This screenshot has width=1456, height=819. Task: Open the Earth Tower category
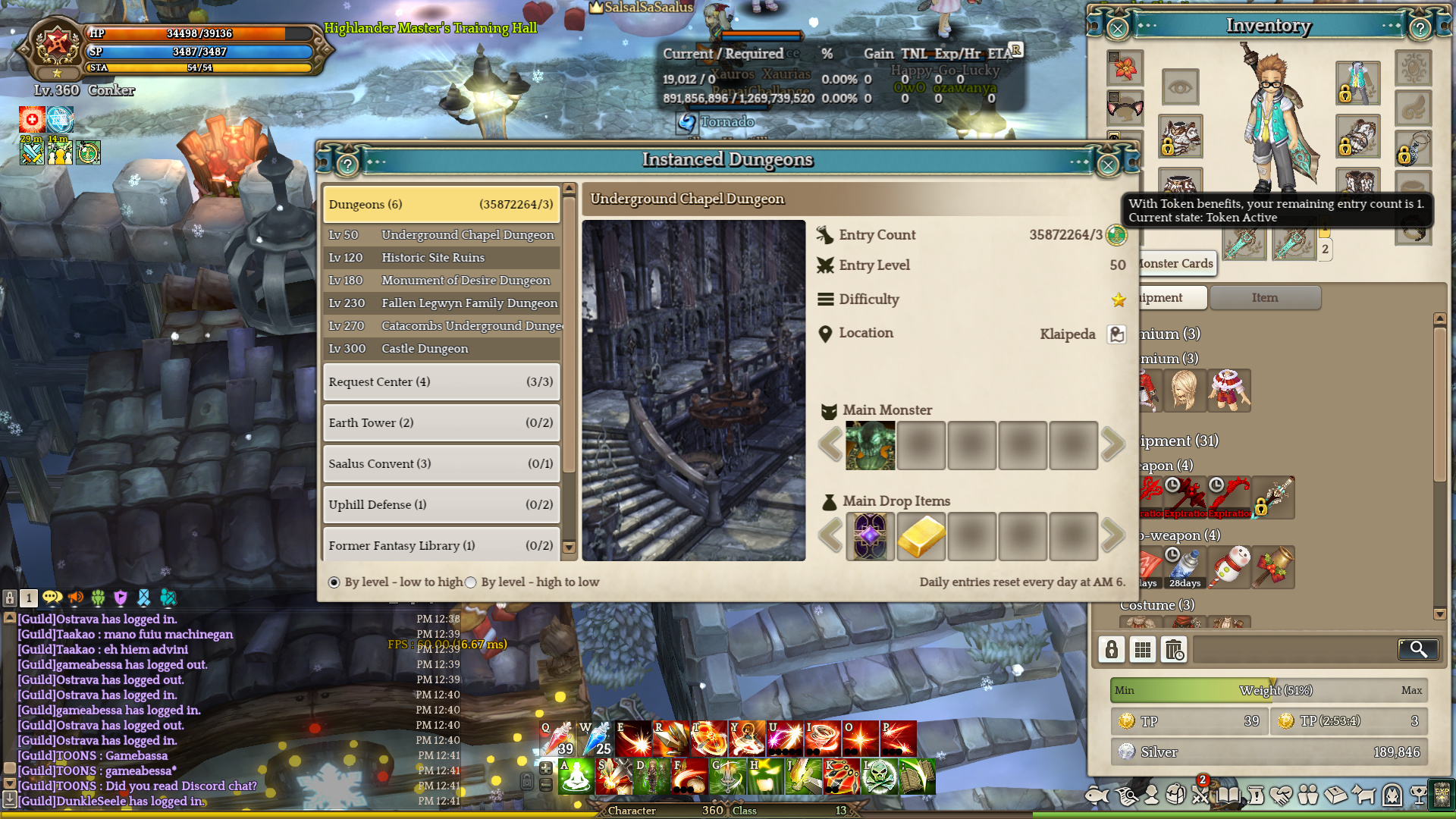441,423
